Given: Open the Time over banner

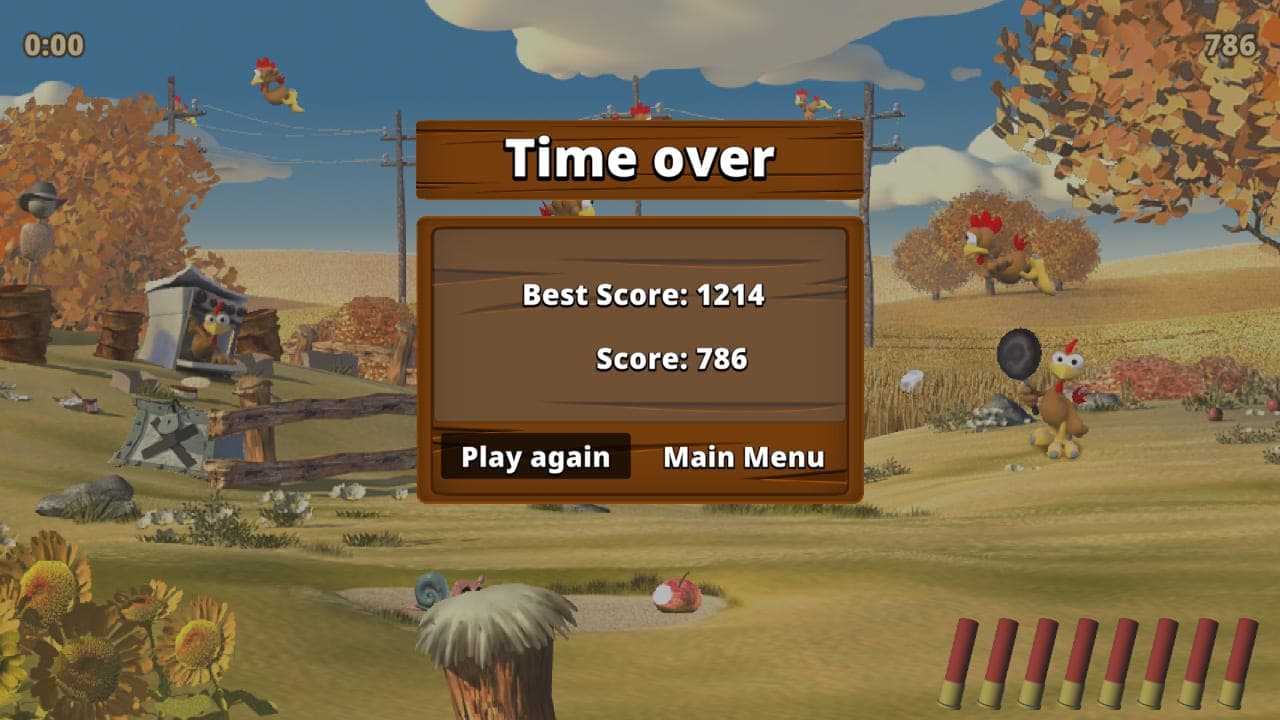Looking at the screenshot, I should tap(642, 156).
